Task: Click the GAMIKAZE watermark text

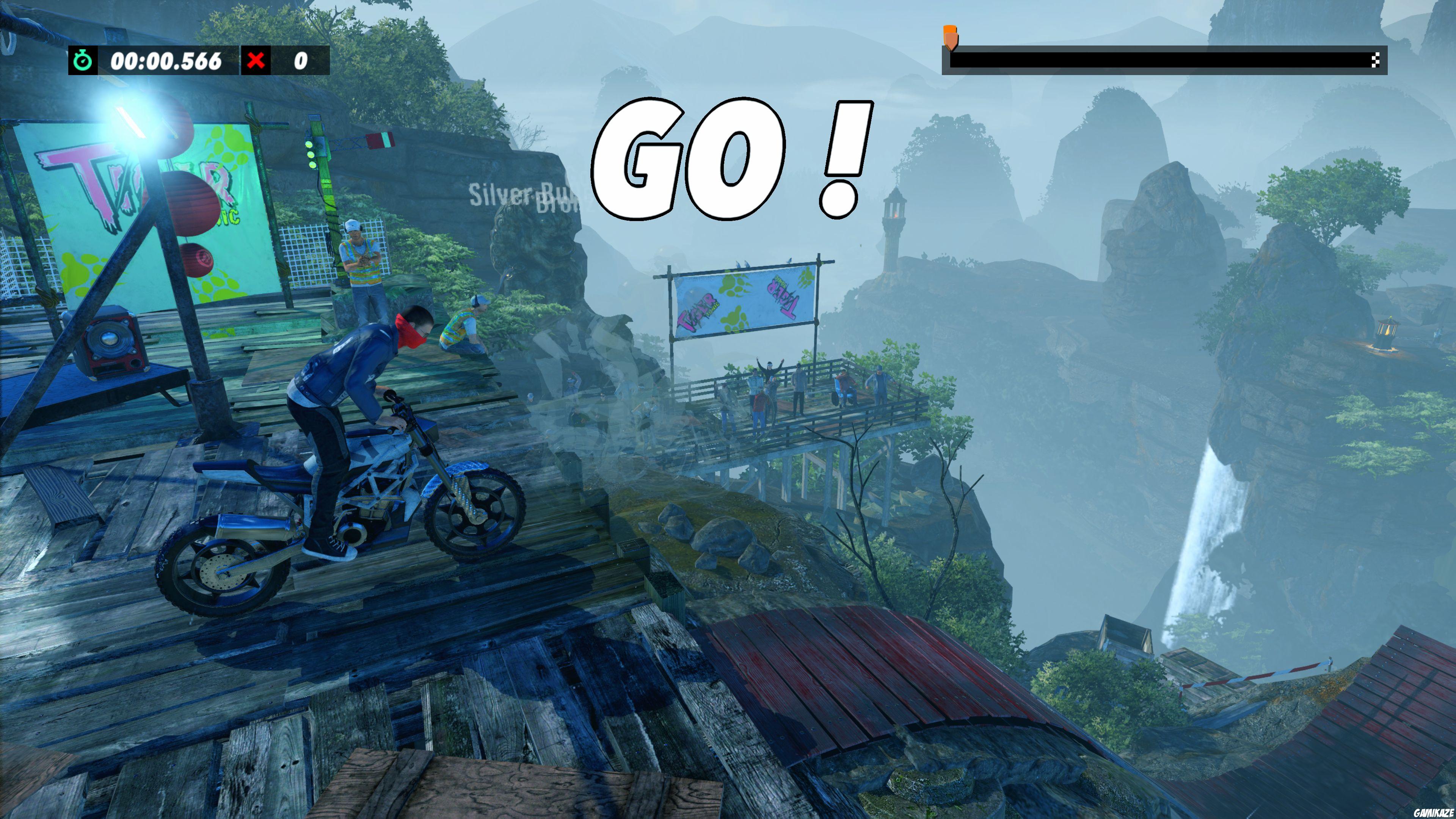Action: pyautogui.click(x=1433, y=813)
